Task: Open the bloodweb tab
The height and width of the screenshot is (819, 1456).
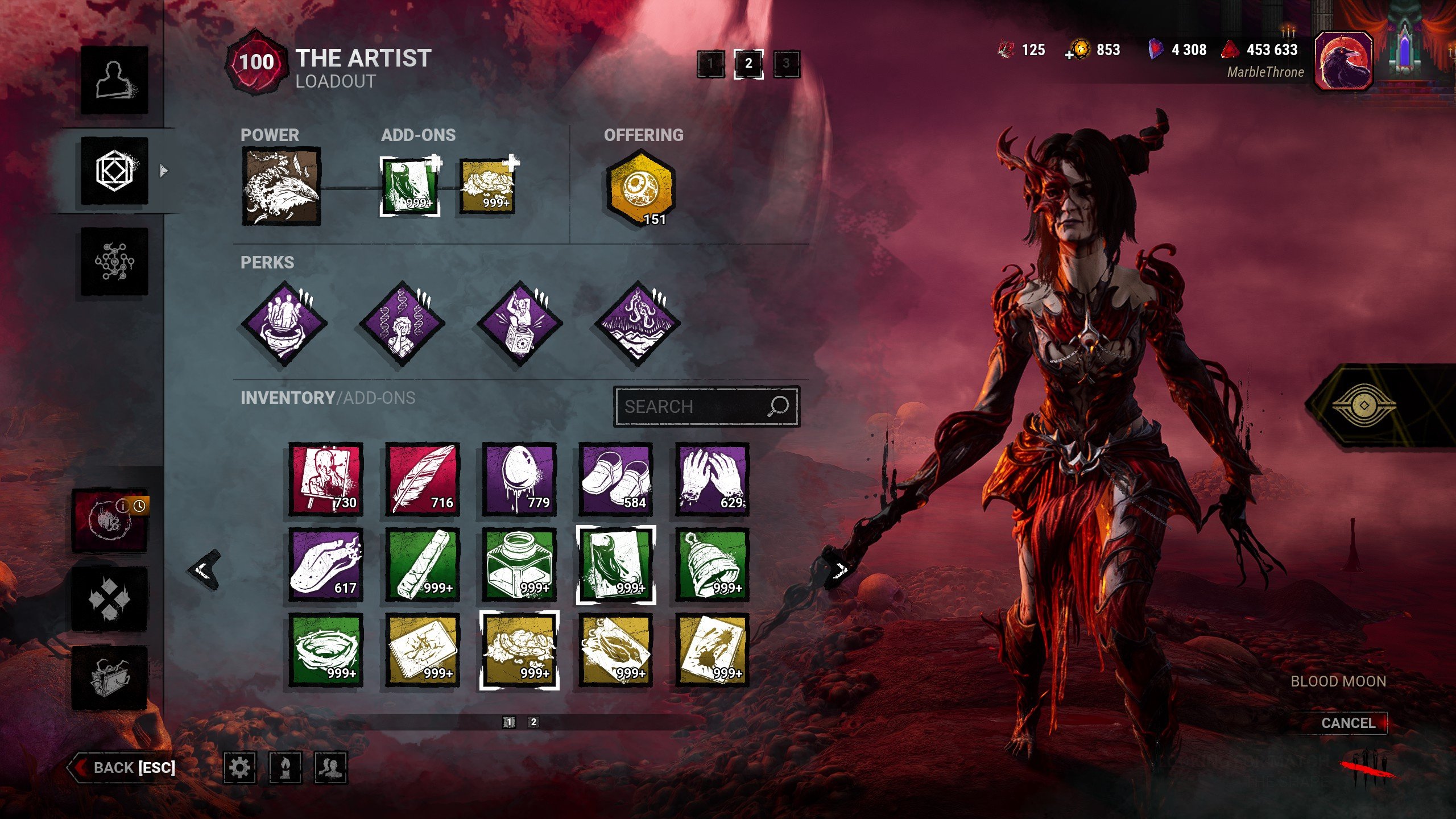Action: 114,262
